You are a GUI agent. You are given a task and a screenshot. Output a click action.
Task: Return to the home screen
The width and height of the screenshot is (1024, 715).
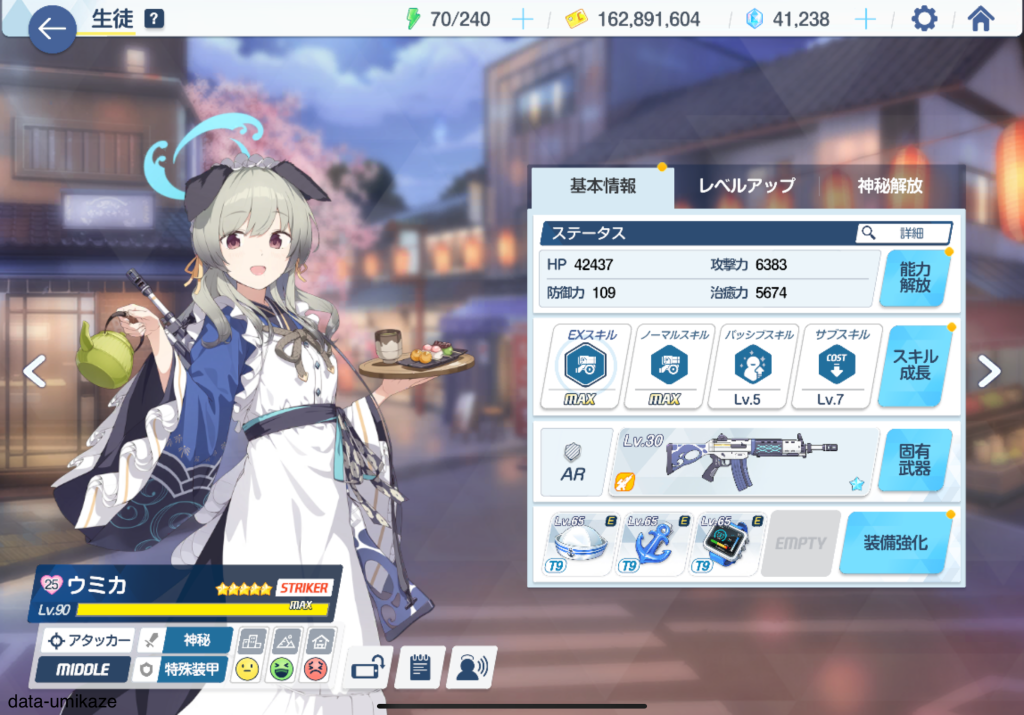981,19
